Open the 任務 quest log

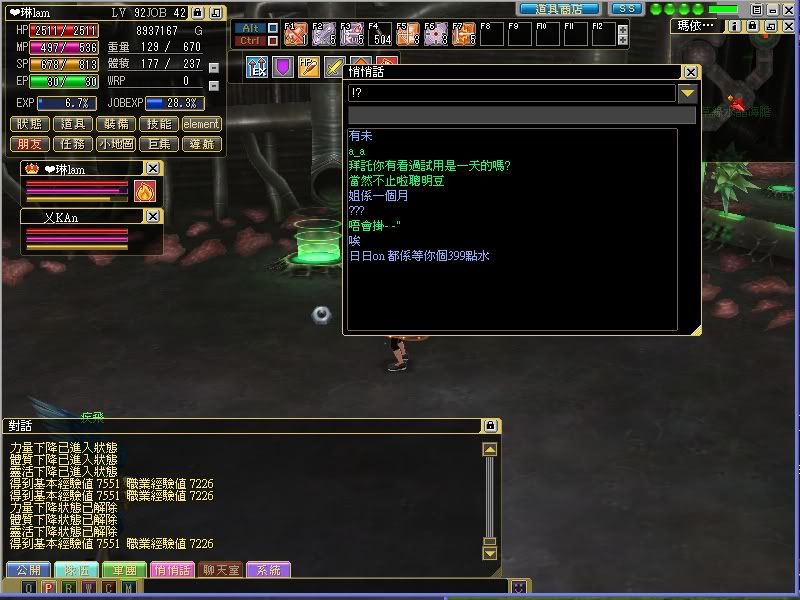coord(72,144)
